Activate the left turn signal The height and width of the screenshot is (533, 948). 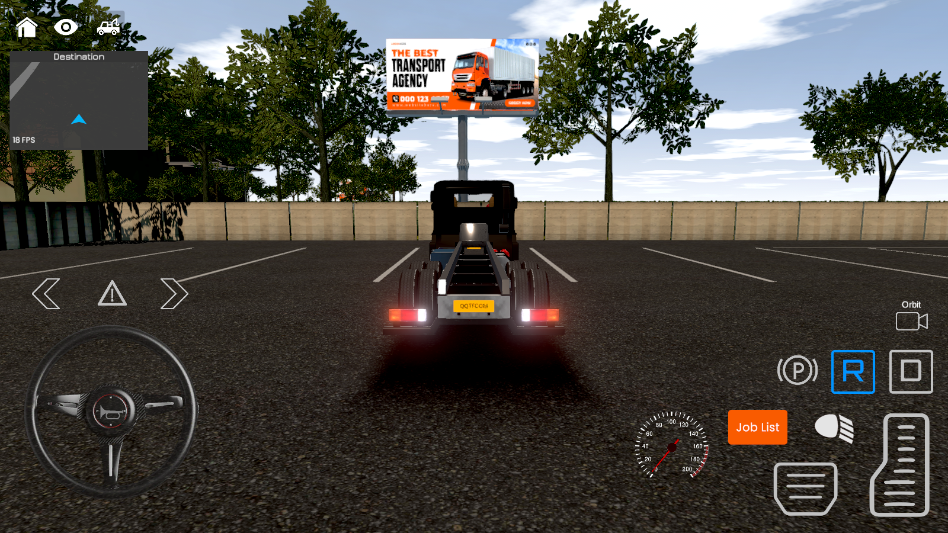46,294
